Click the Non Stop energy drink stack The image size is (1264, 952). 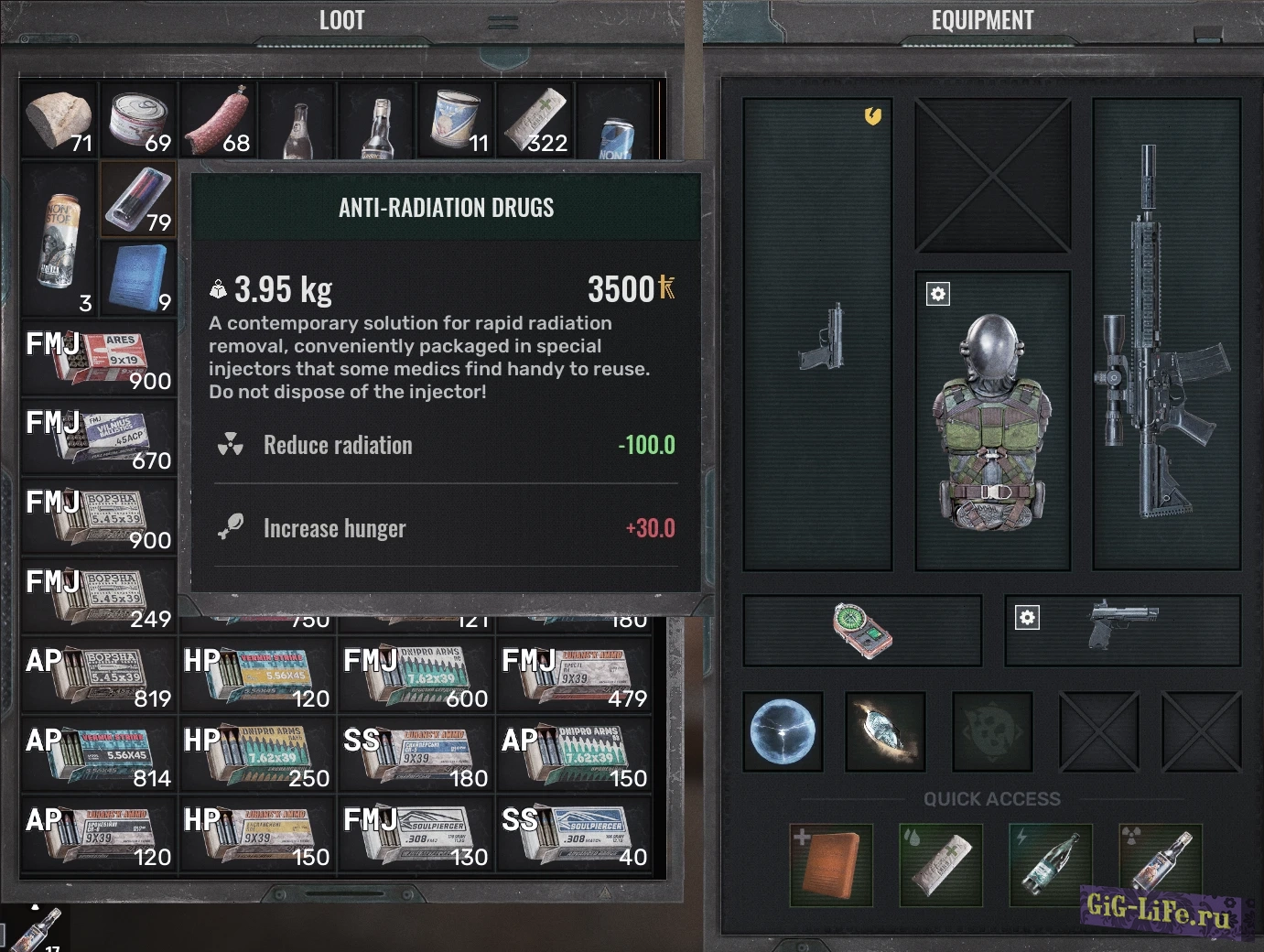(59, 240)
